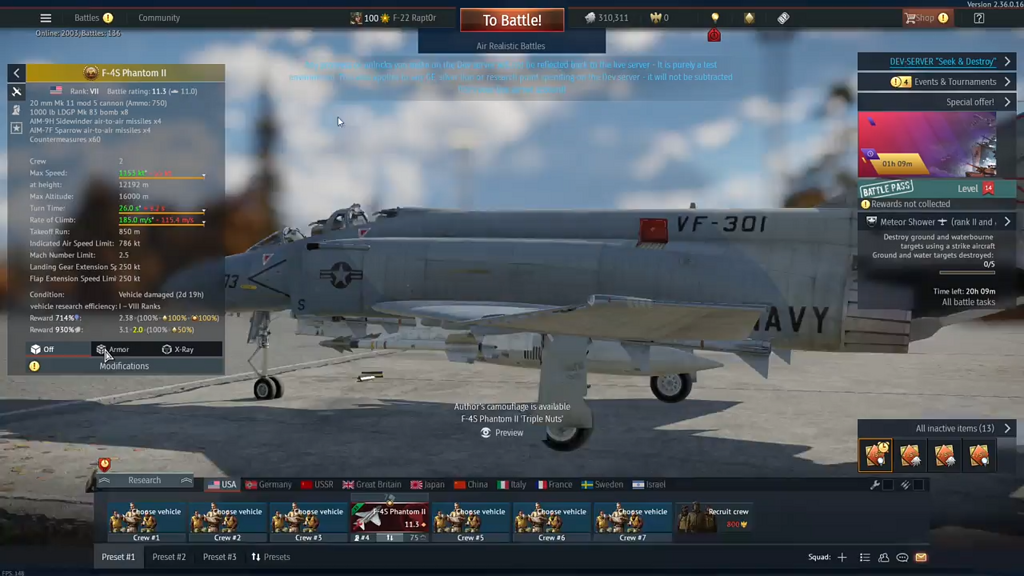Open the Shop
Viewport: 1024px width, 576px height.
919,18
